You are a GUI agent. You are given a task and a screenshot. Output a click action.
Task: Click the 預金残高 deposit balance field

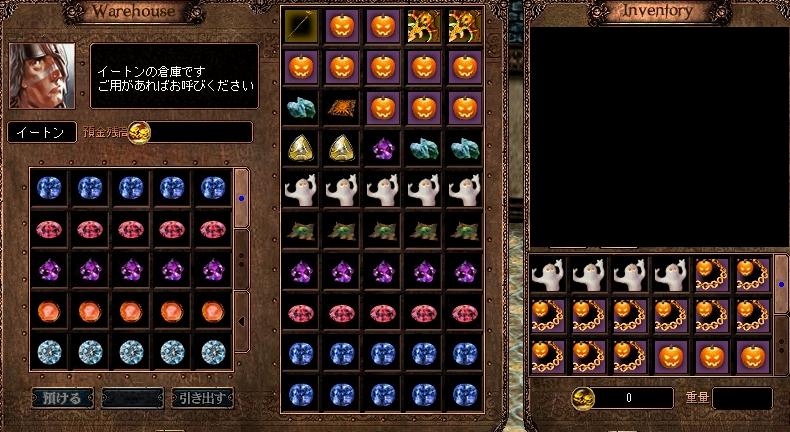coord(200,132)
